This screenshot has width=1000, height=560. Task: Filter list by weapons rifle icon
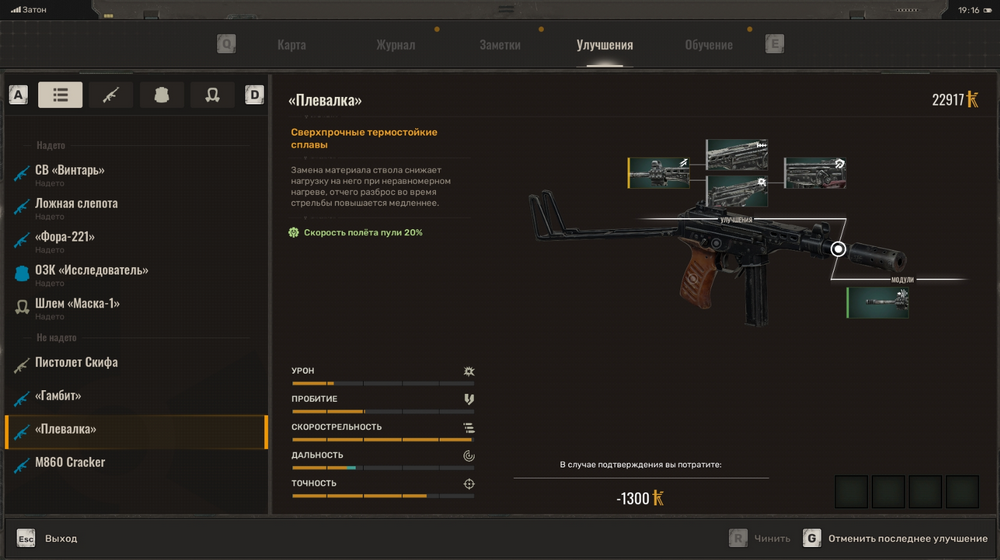point(111,95)
